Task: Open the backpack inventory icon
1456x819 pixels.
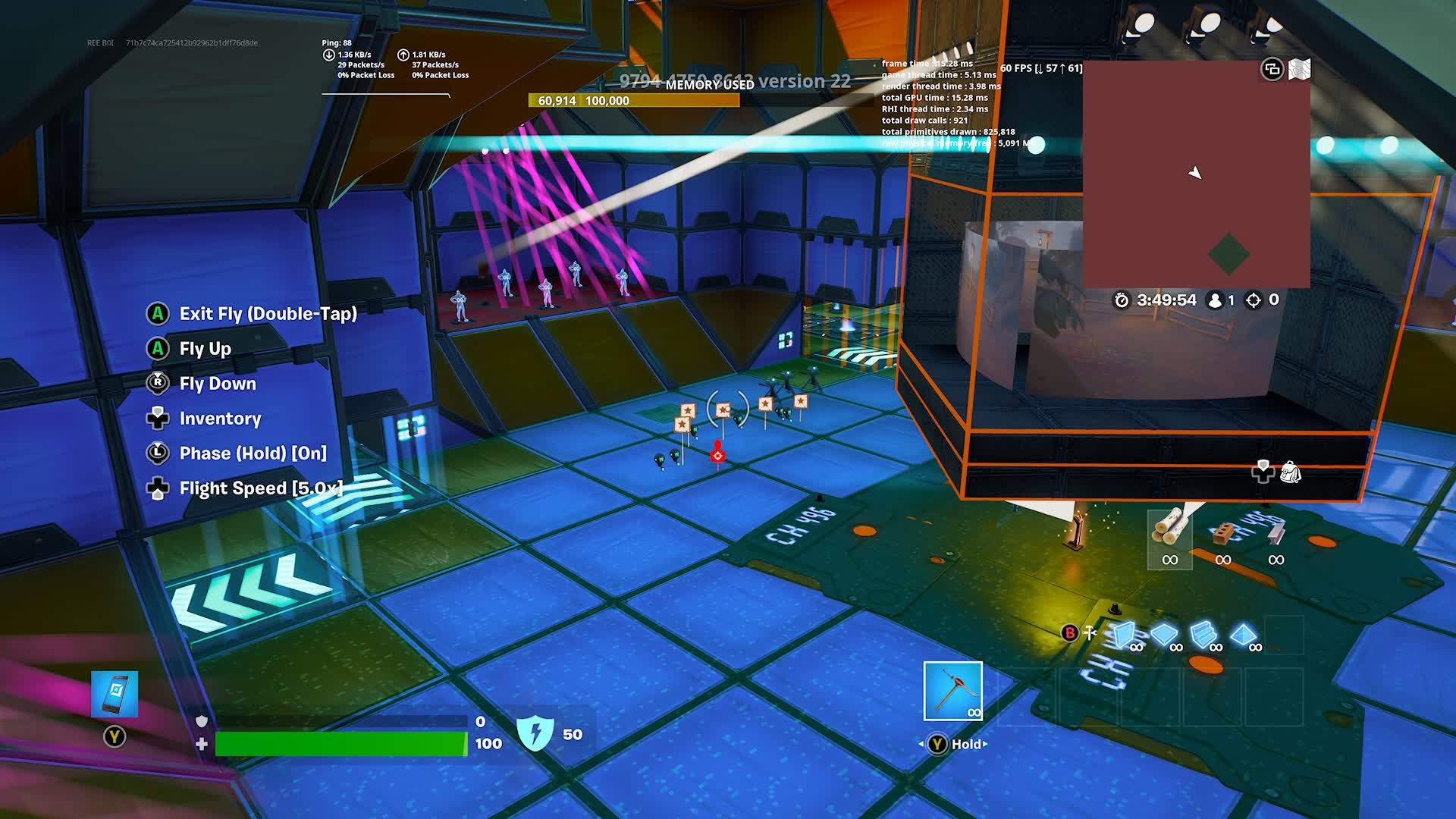Action: click(x=1290, y=472)
